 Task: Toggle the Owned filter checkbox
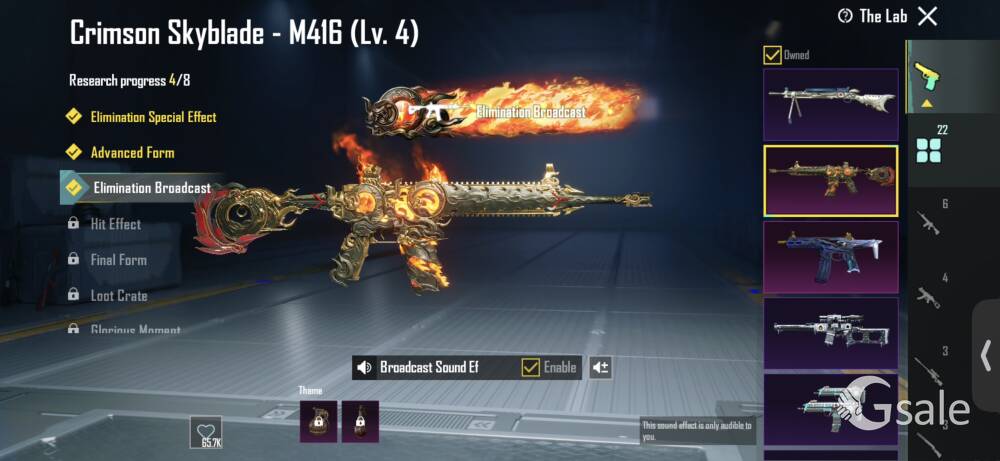pos(772,55)
